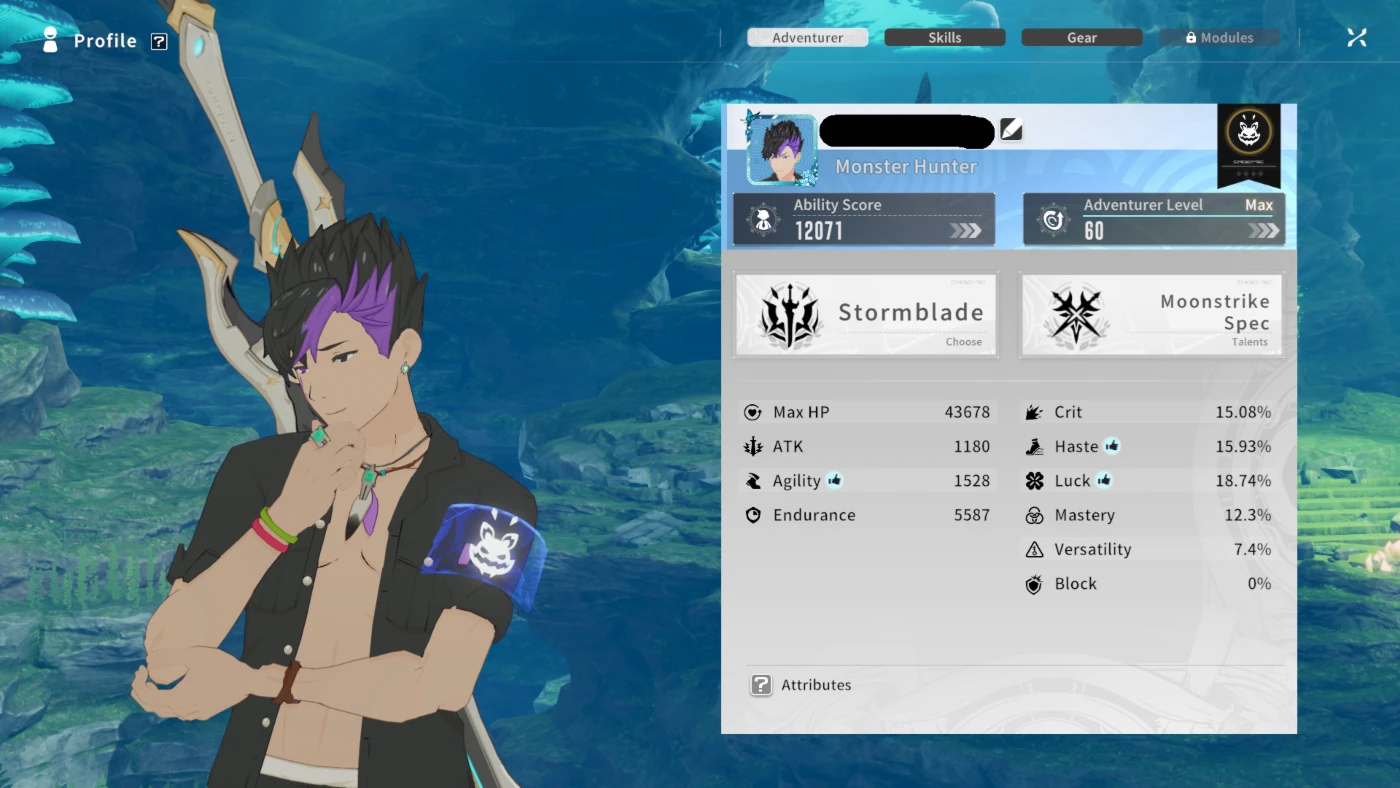Close the Profile screen
This screenshot has width=1400, height=788.
1356,38
